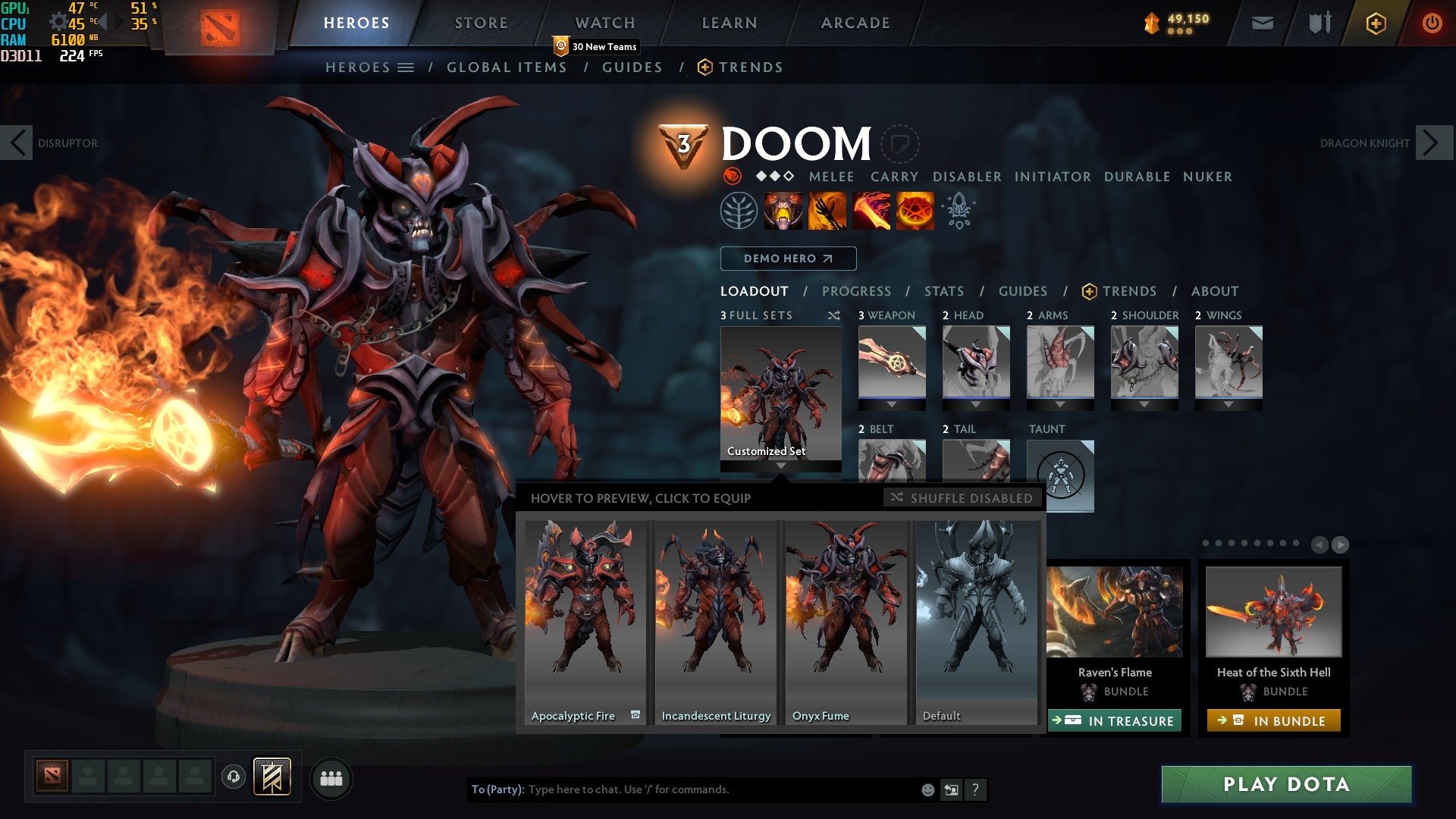Open the Heroes hamburger menu
This screenshot has height=819, width=1456.
(406, 67)
